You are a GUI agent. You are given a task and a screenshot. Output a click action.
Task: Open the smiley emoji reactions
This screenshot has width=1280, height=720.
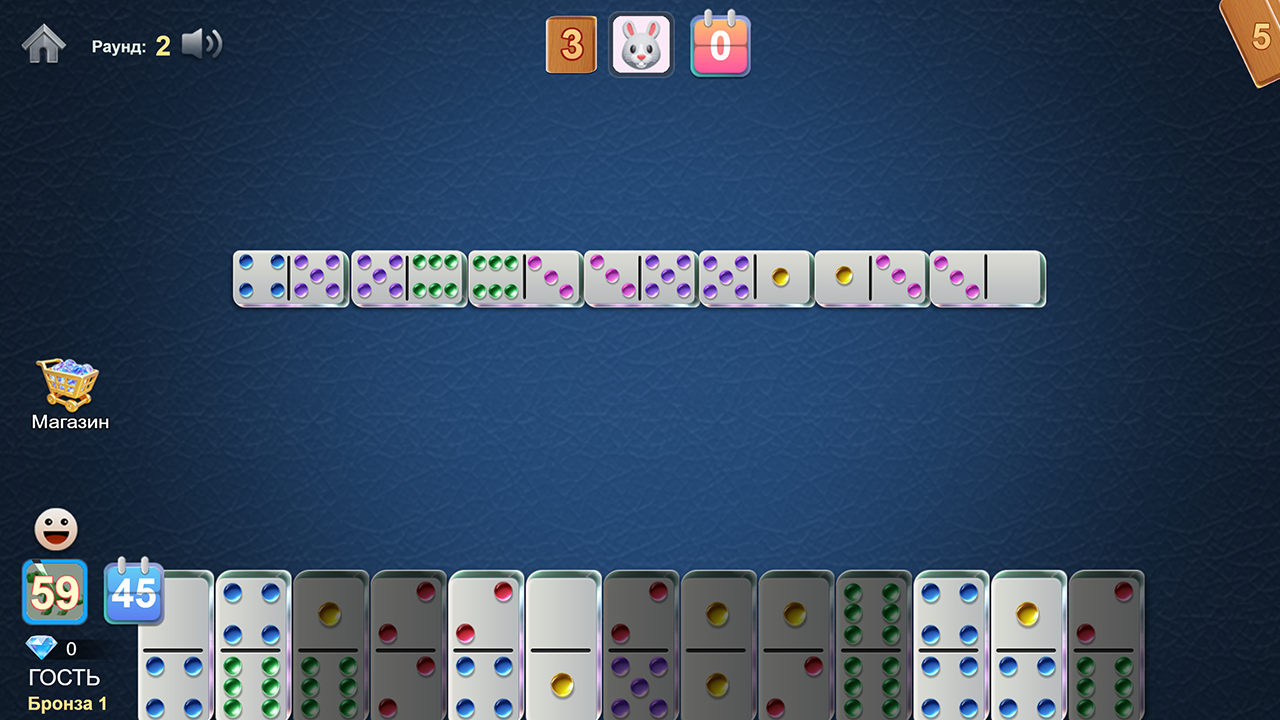pos(55,528)
